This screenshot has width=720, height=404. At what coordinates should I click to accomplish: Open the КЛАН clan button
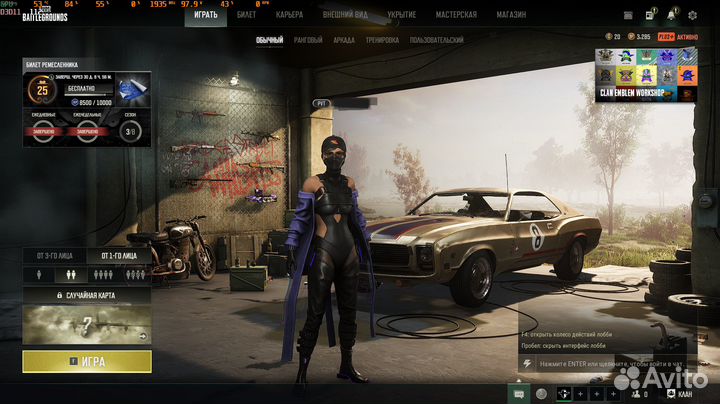tap(684, 396)
